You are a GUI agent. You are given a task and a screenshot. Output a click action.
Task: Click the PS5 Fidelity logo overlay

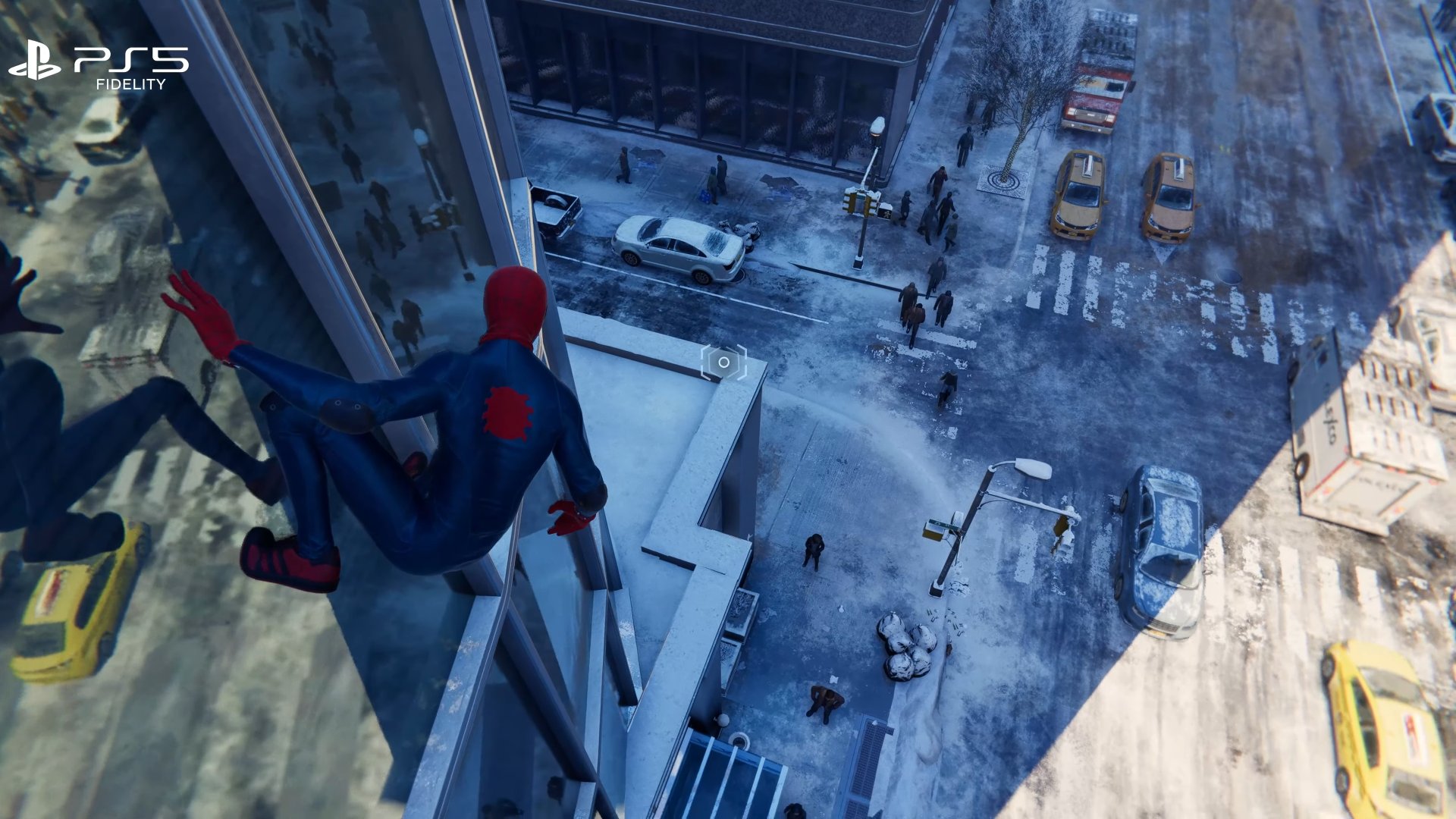coord(99,65)
